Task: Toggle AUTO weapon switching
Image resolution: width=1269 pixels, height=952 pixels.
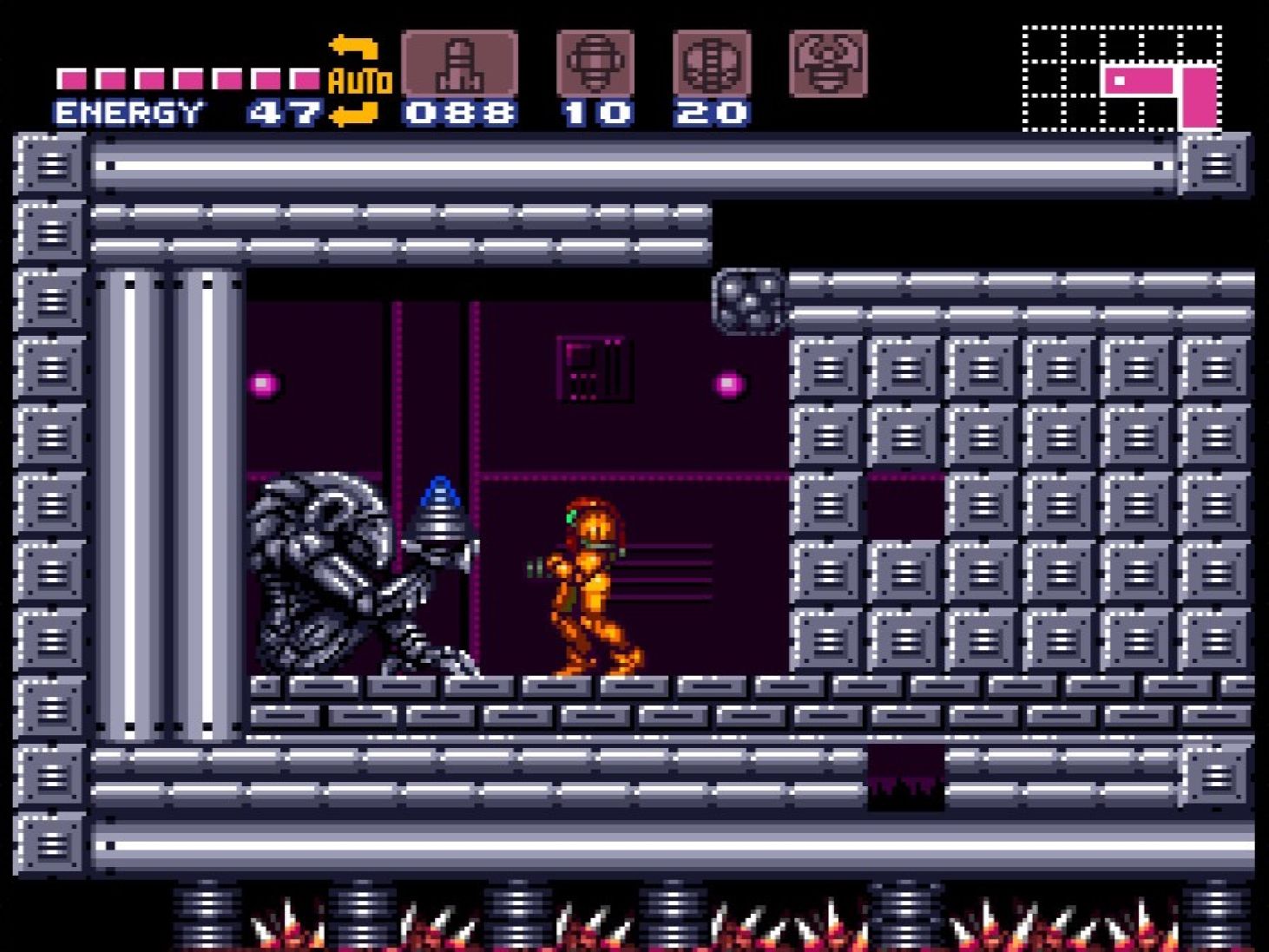Action: click(x=358, y=82)
